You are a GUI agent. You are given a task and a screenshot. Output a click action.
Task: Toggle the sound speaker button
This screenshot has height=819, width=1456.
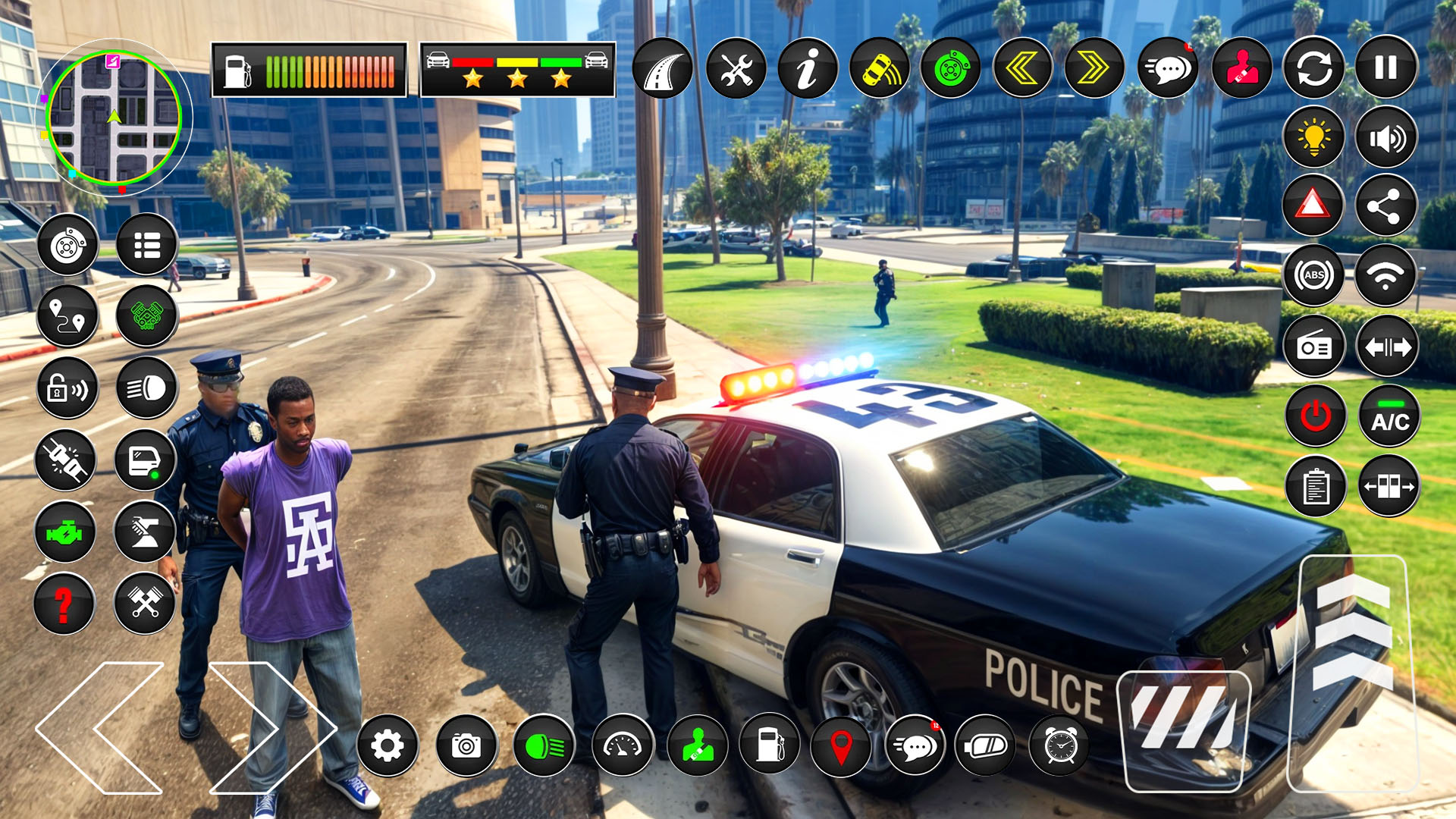click(1385, 138)
